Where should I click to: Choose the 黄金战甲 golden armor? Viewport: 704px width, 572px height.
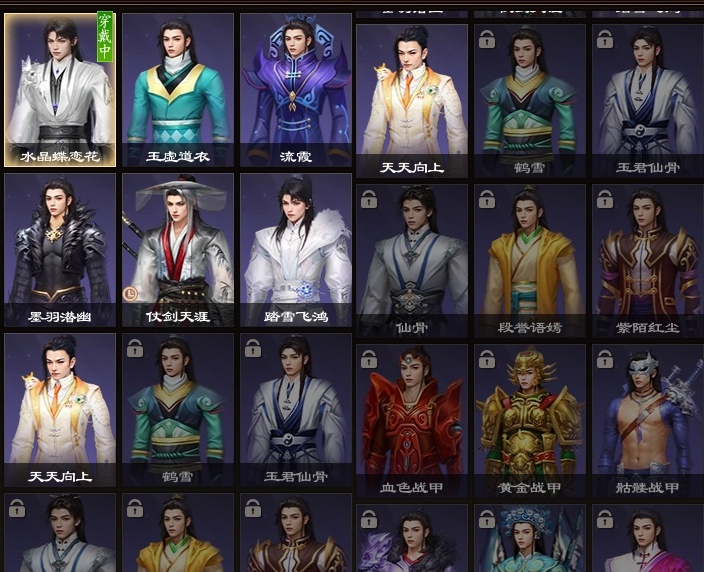click(x=530, y=420)
